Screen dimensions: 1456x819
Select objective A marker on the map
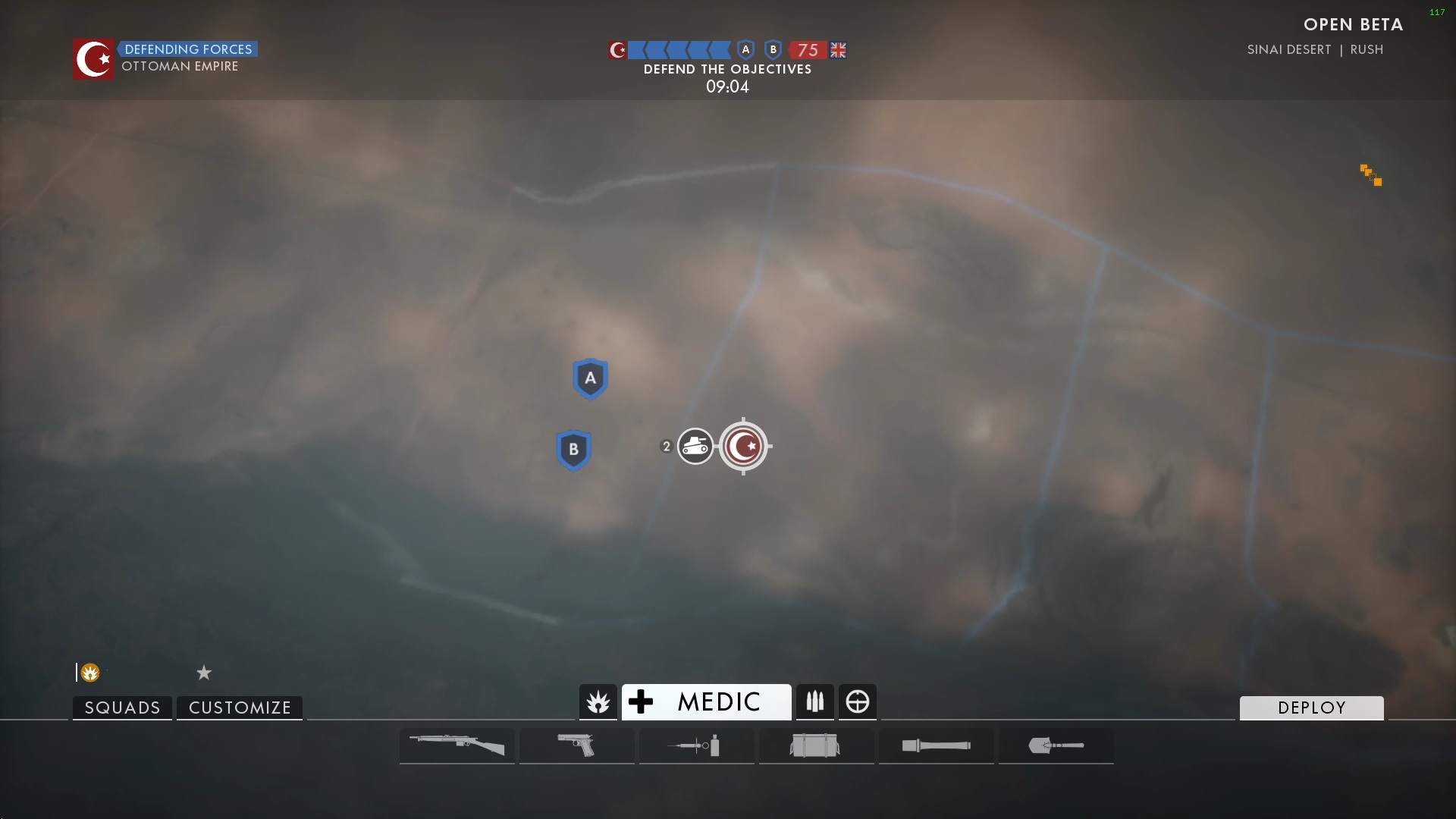tap(591, 378)
